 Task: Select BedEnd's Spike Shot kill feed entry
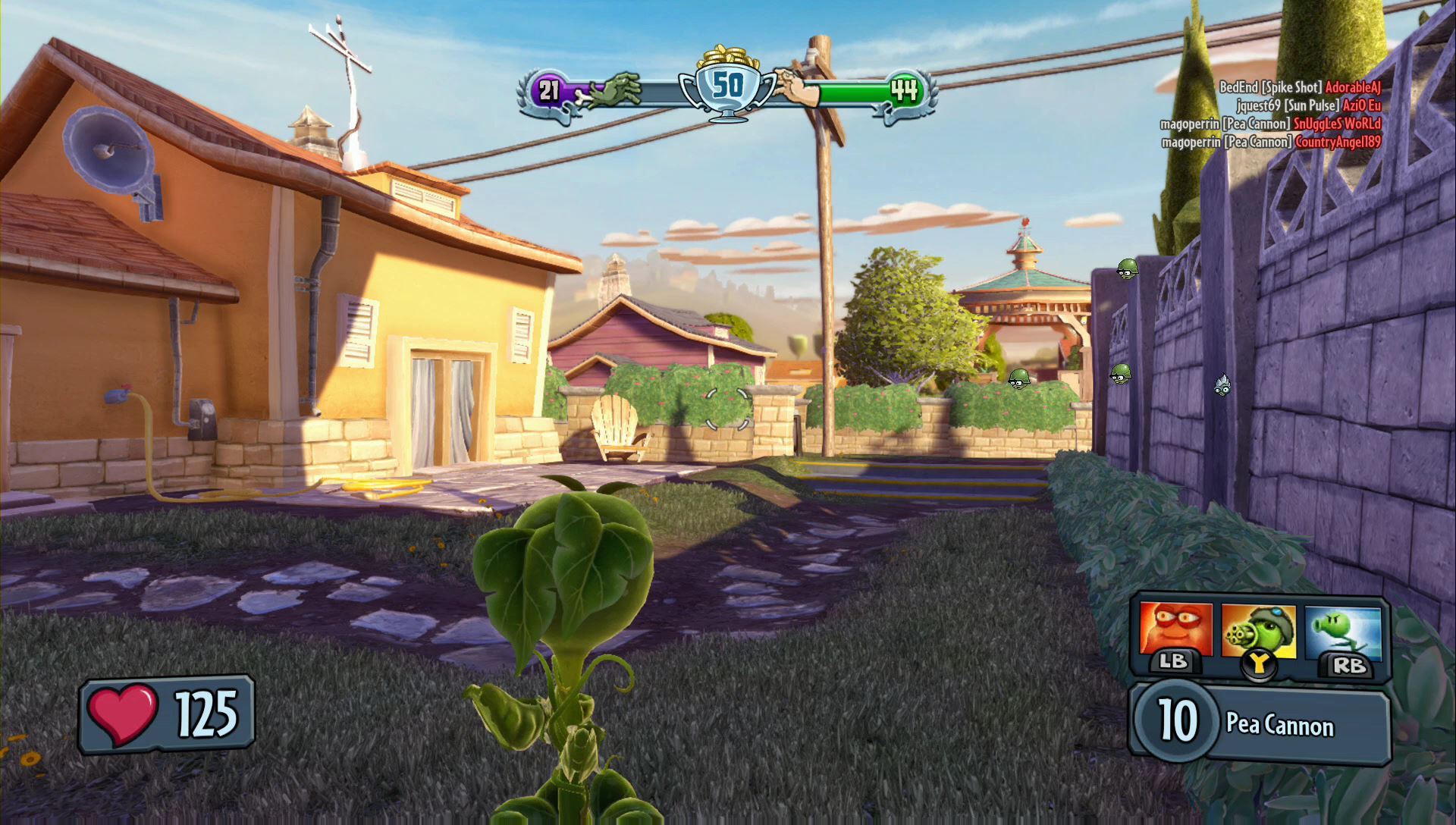1300,87
